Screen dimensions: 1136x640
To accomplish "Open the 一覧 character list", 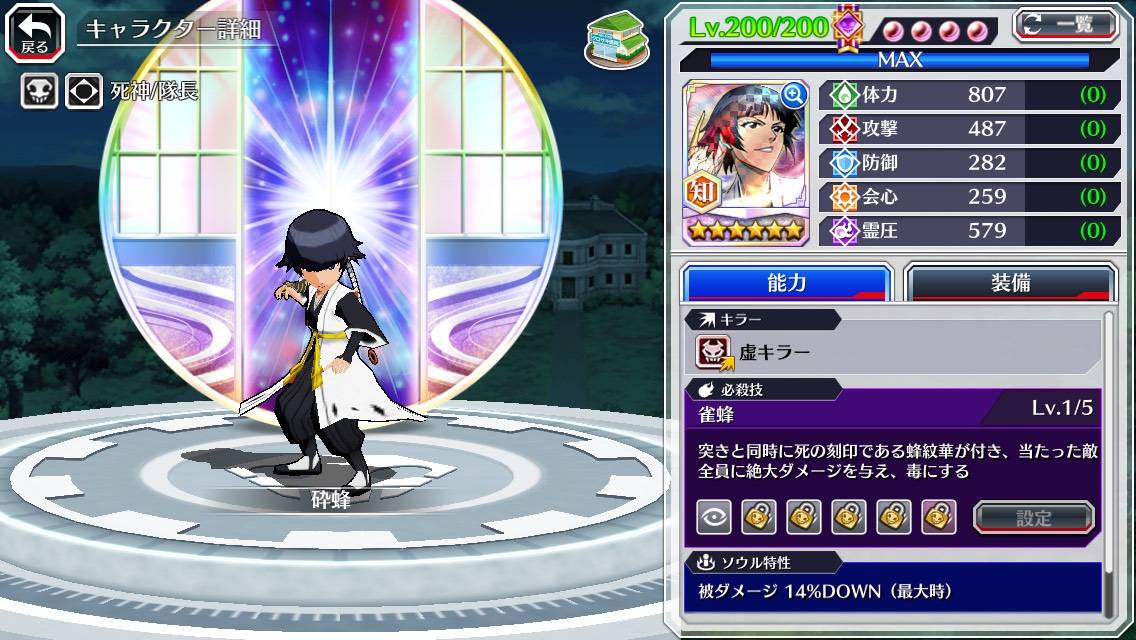I will pos(1065,24).
